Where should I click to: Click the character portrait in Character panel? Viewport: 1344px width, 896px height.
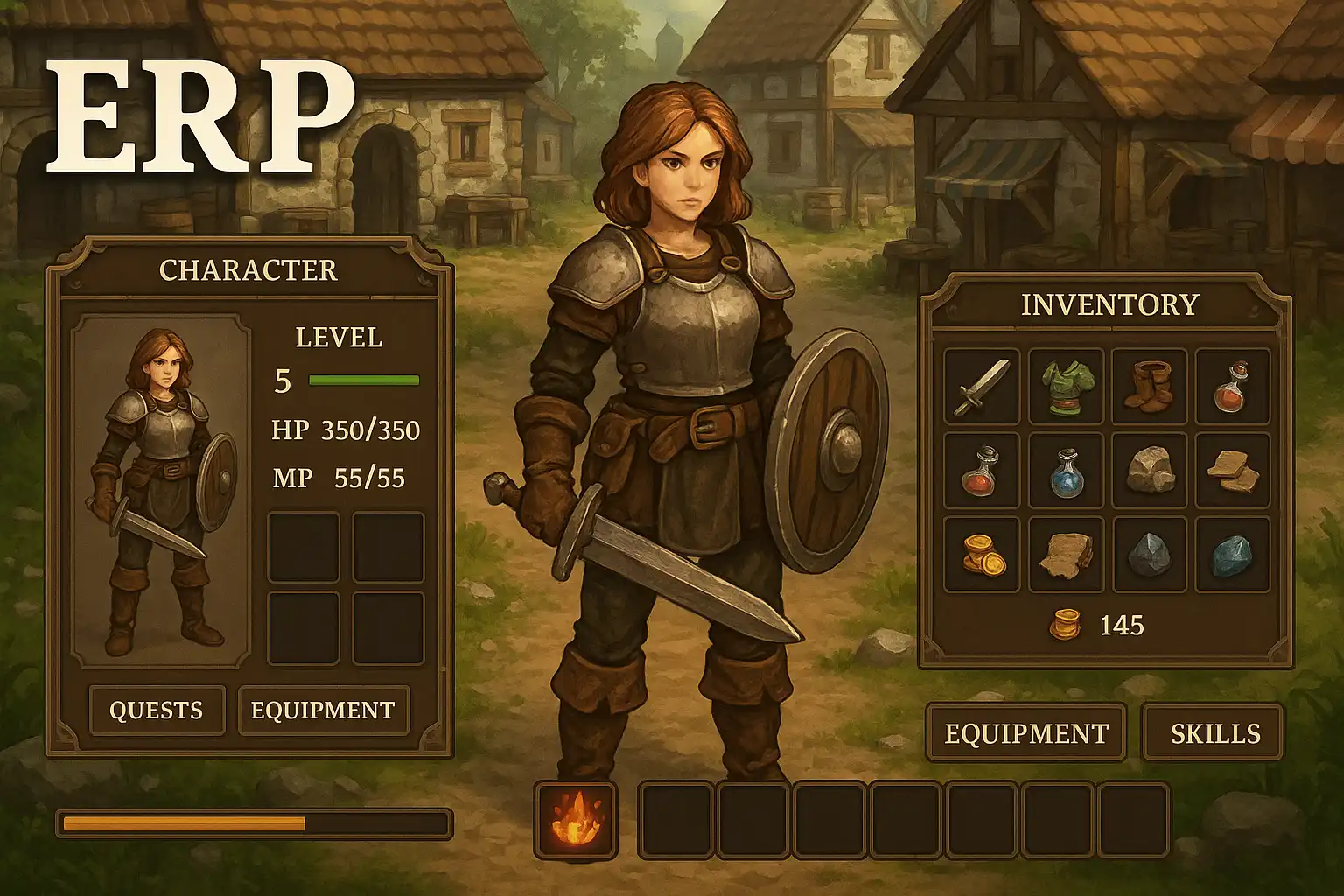tap(160, 490)
